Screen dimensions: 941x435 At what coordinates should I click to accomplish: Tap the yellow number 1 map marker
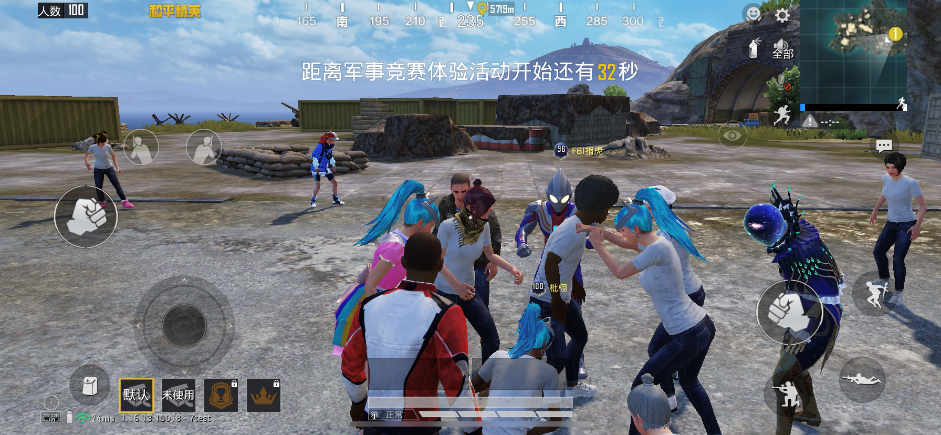pyautogui.click(x=895, y=34)
